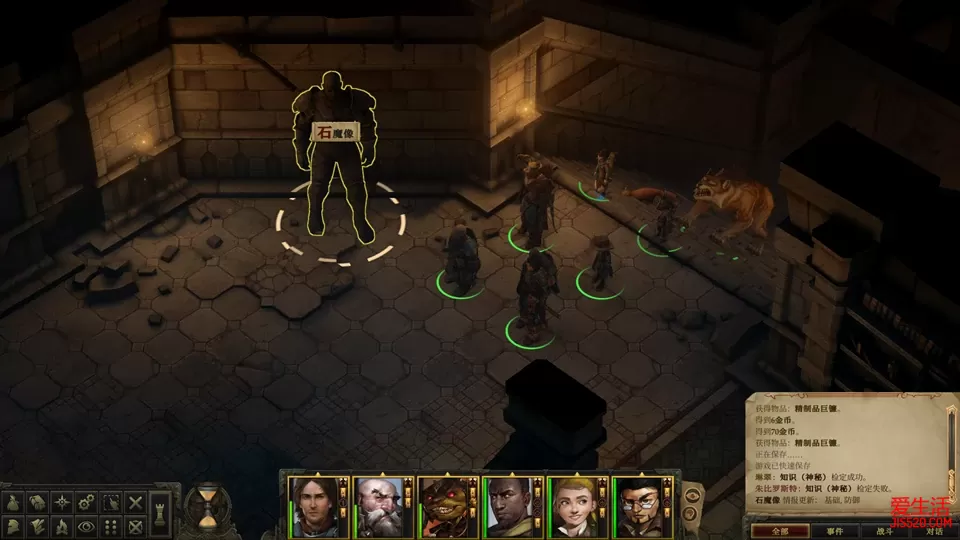Select the white-bearded dwarf portrait
960x540 pixels.
375,508
